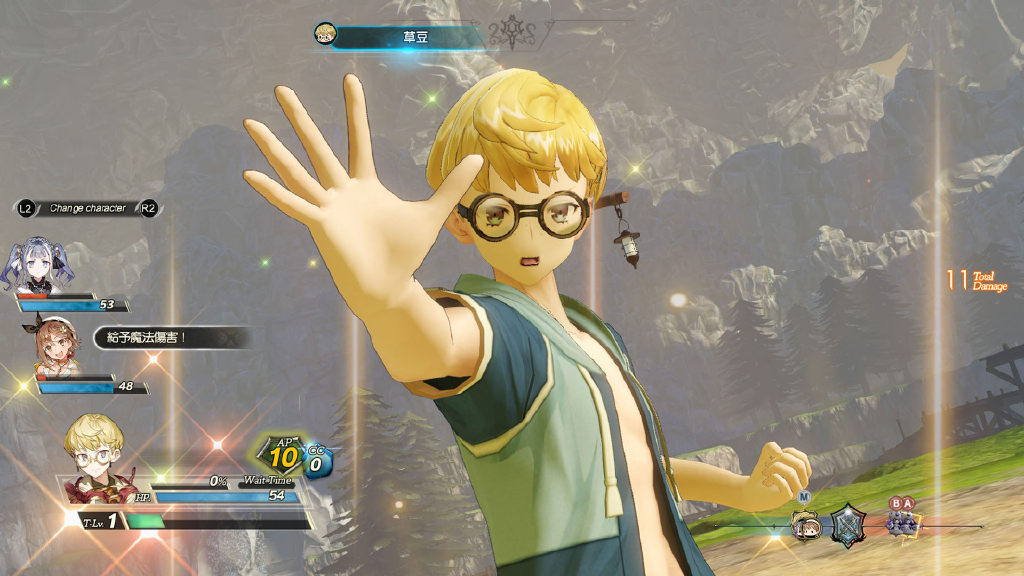Click the Change character label
The width and height of the screenshot is (1024, 576).
(x=88, y=208)
